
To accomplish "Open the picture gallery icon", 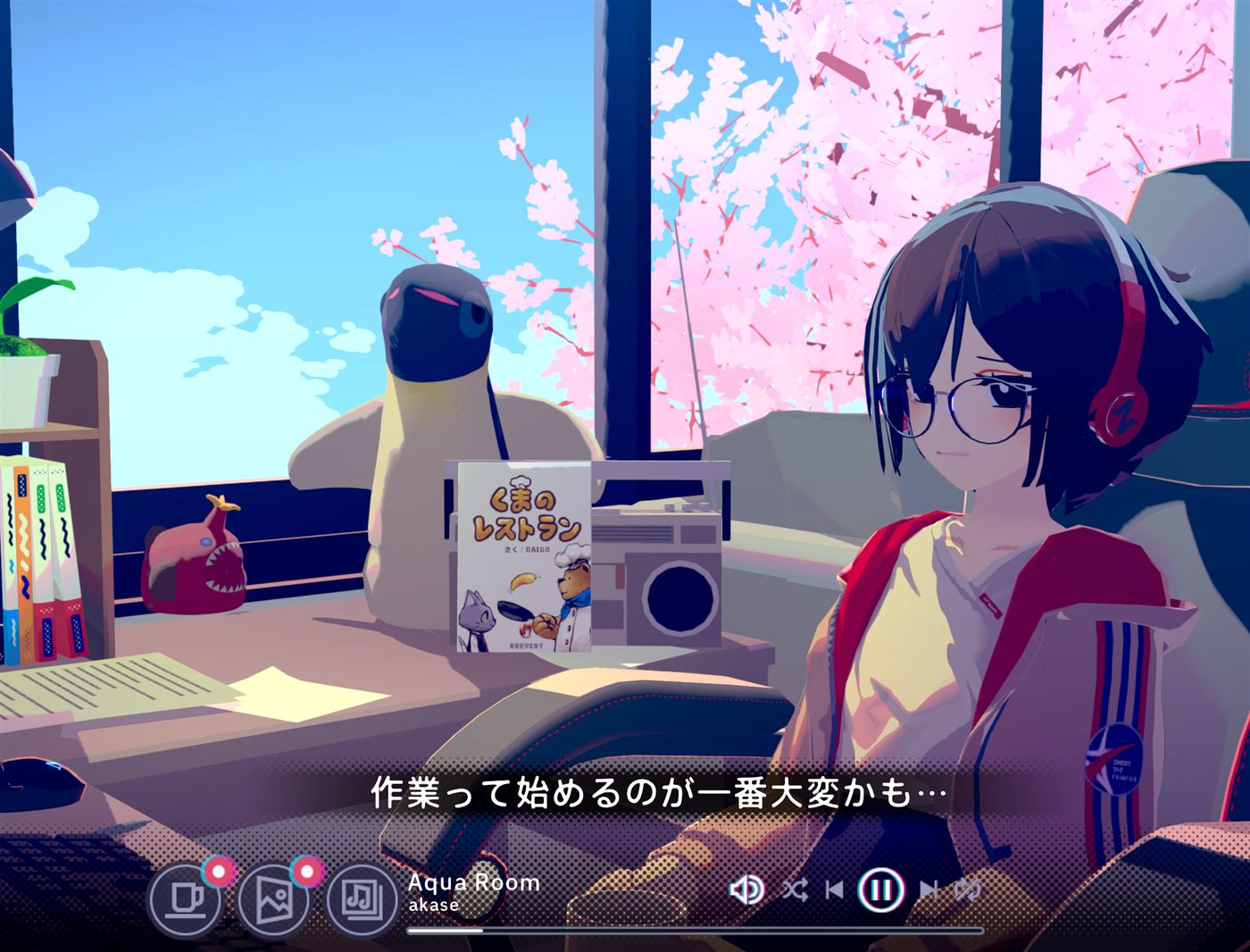I will [273, 897].
